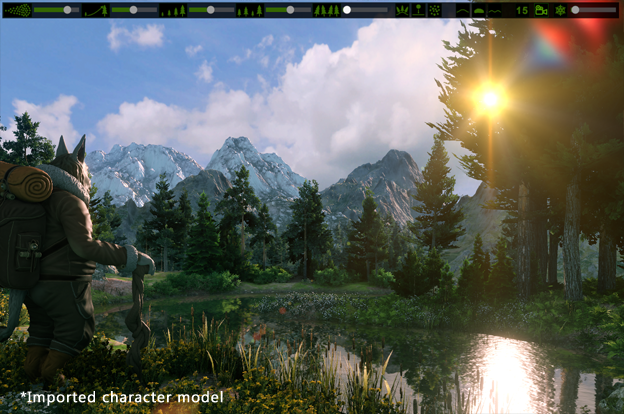Pick the rounded dome terrain shape
624x414 pixels.
point(478,10)
